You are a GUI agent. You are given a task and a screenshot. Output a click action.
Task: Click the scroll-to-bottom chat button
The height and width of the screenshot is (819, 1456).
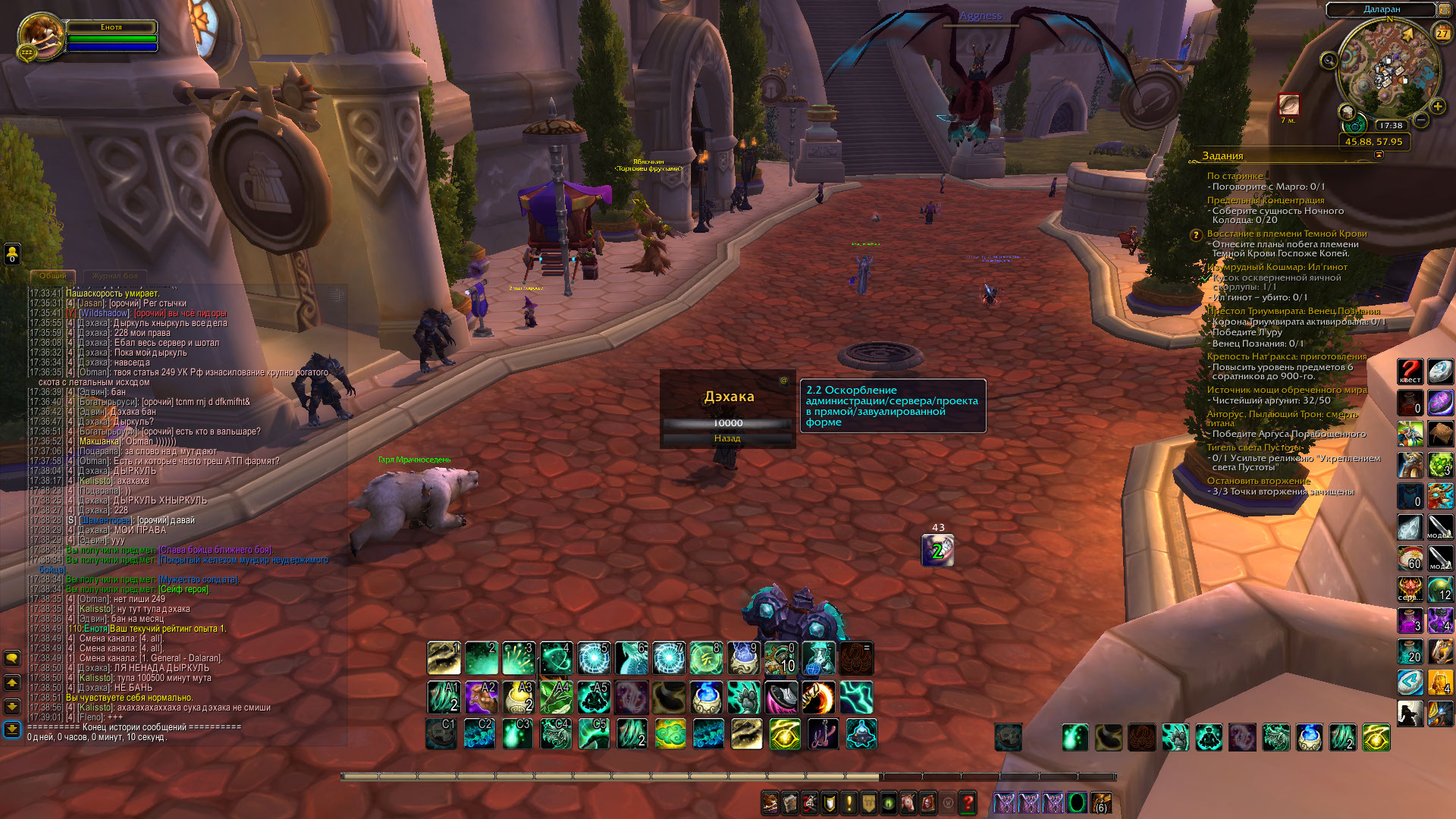[12, 730]
